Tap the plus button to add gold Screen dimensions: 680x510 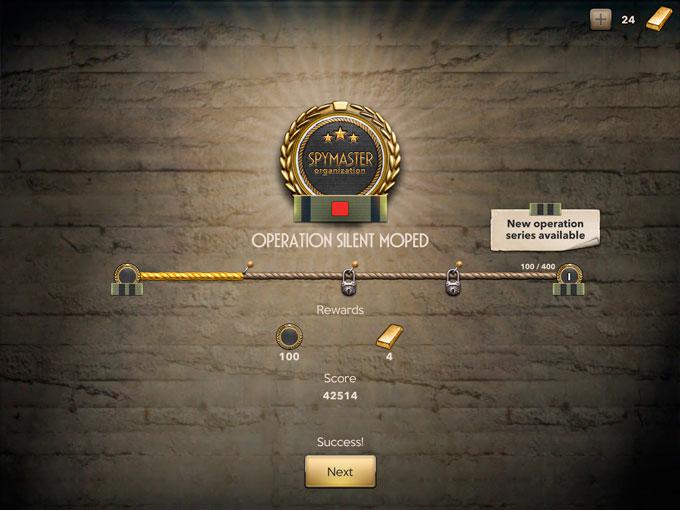click(600, 19)
